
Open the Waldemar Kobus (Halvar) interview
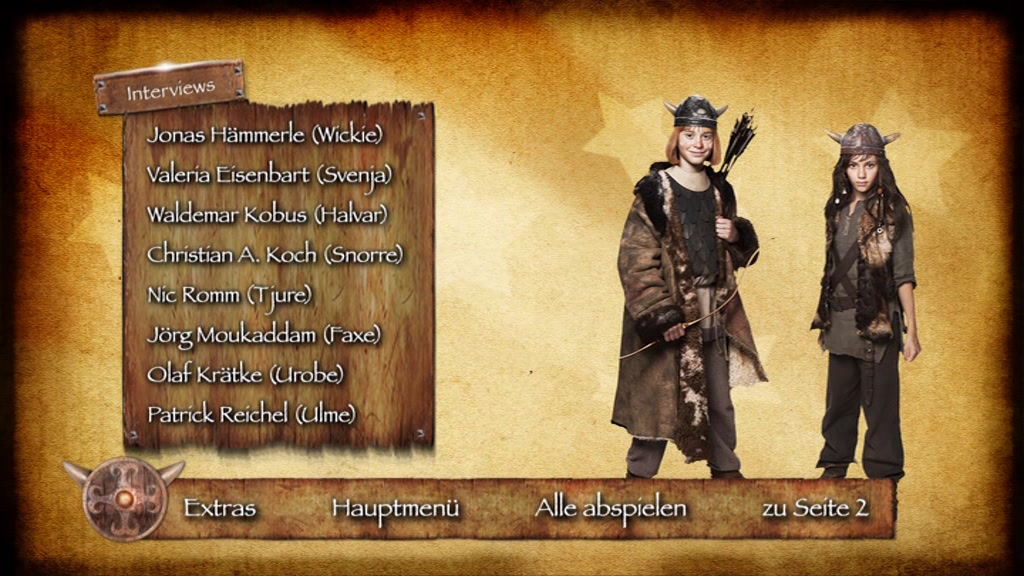coord(267,214)
